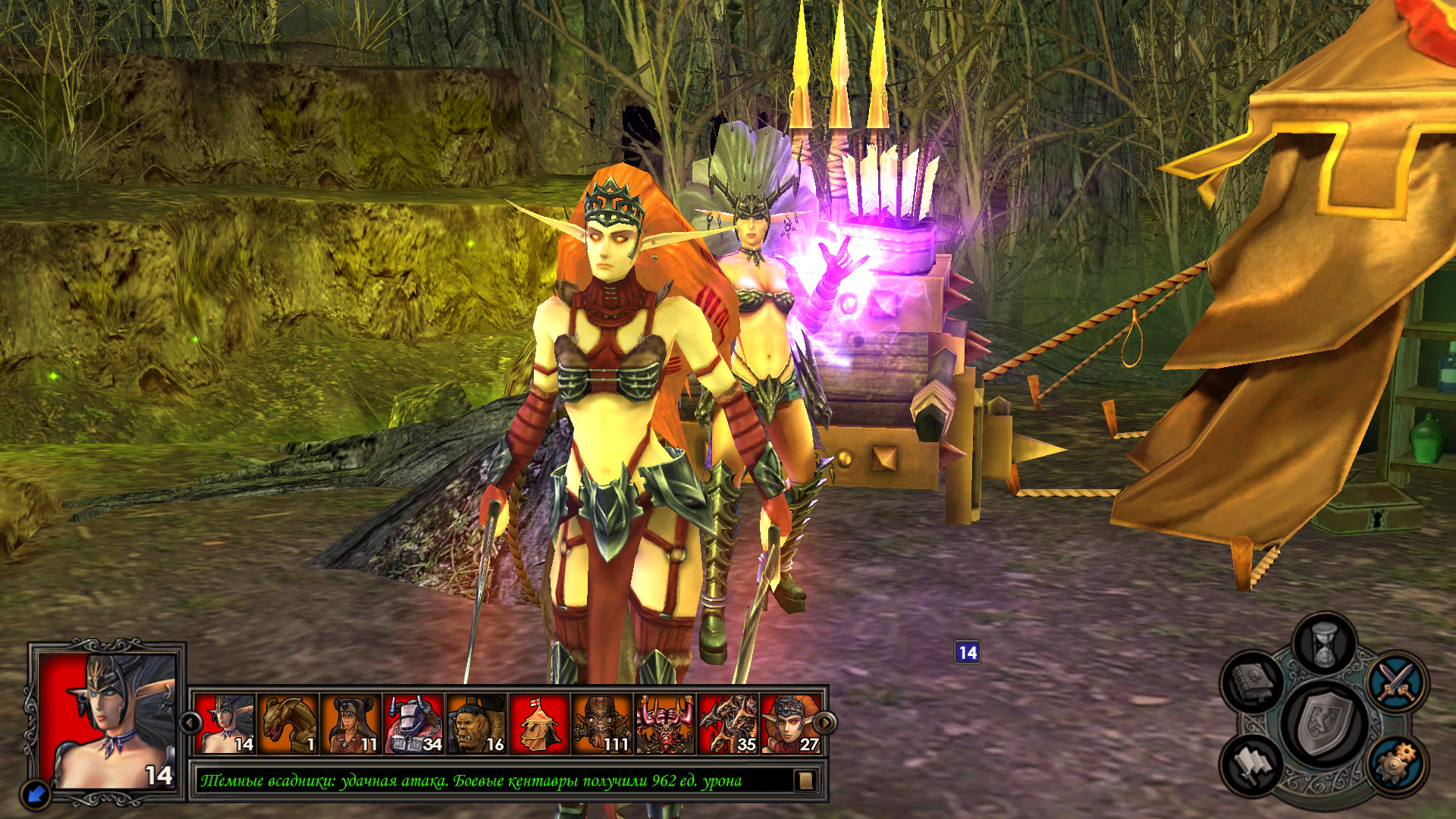
Task: Click the defend shield button
Action: click(1324, 723)
